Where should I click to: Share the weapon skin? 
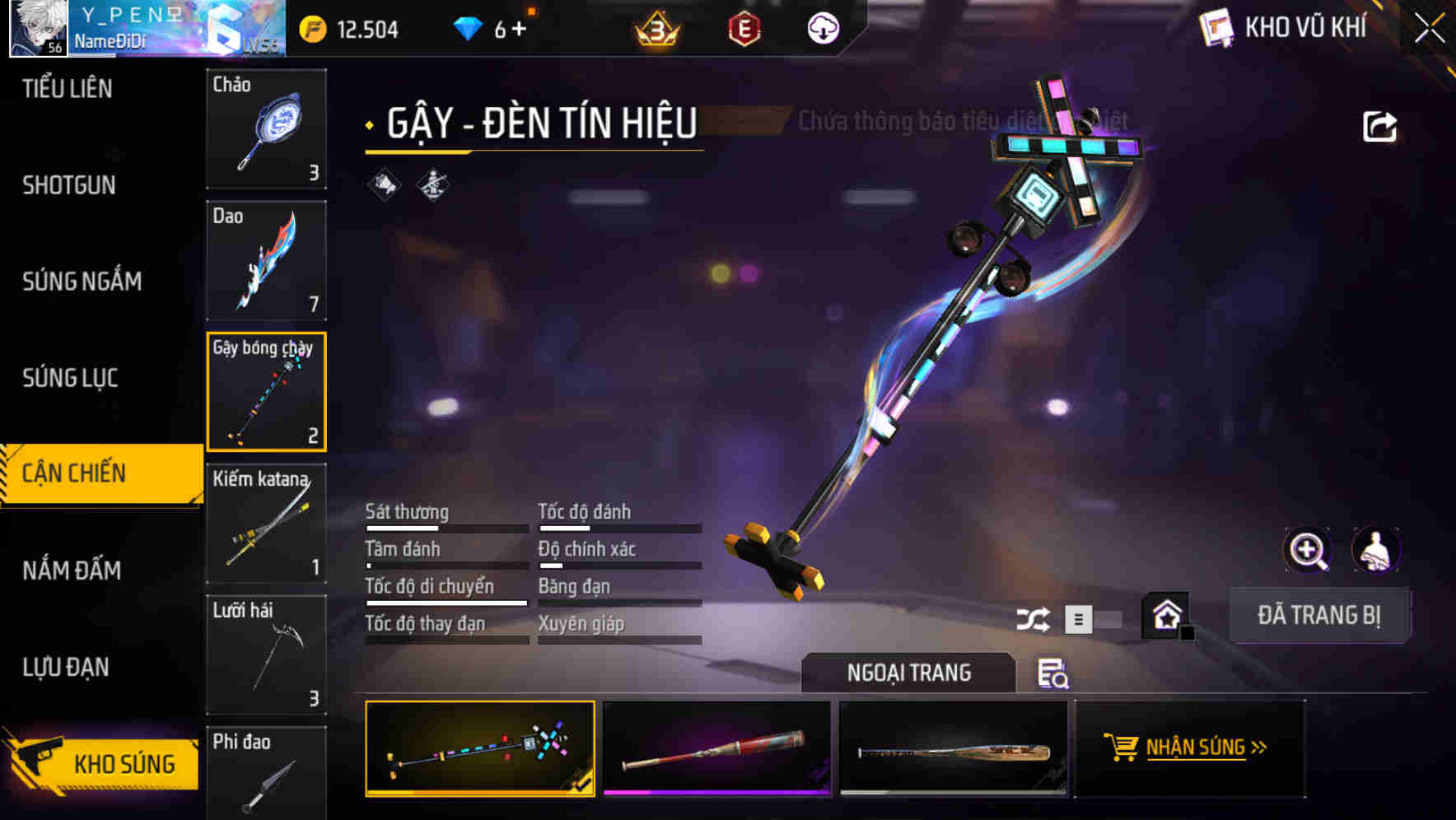coord(1379,127)
